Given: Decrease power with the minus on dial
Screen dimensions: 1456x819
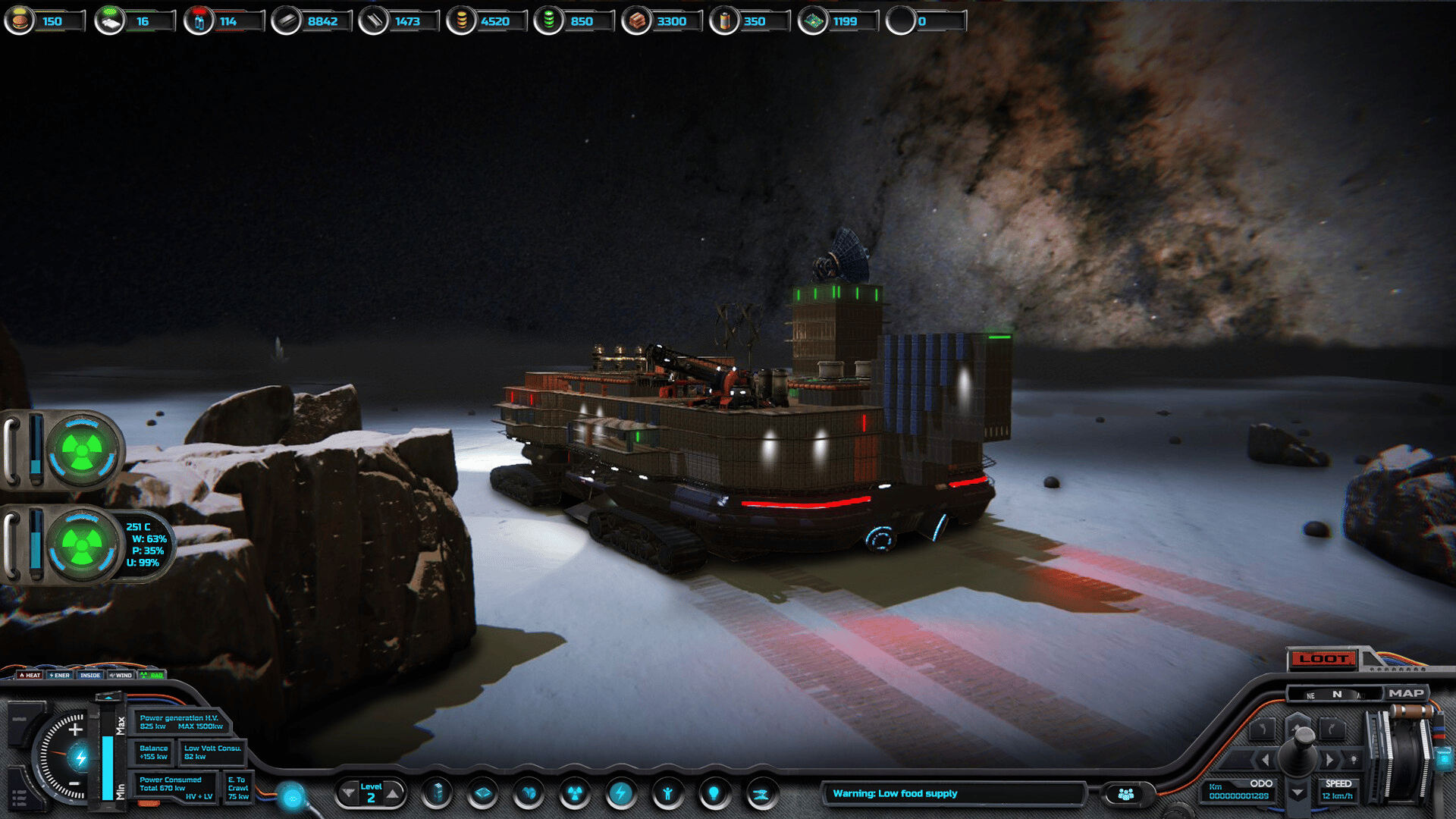Looking at the screenshot, I should tap(74, 783).
